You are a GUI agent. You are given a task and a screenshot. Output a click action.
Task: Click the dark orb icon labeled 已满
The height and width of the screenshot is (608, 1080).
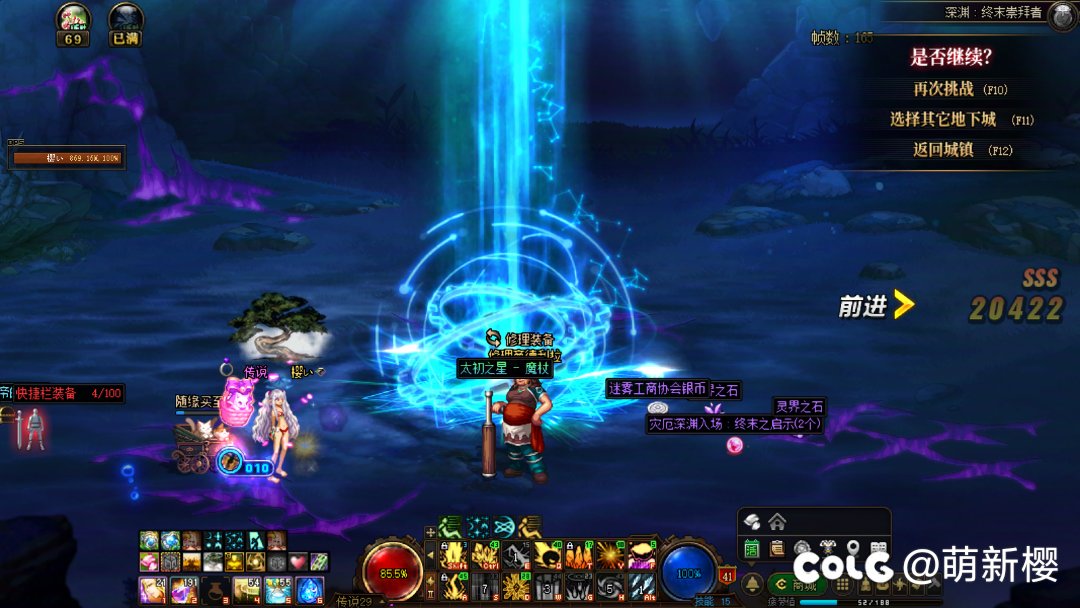[x=125, y=22]
